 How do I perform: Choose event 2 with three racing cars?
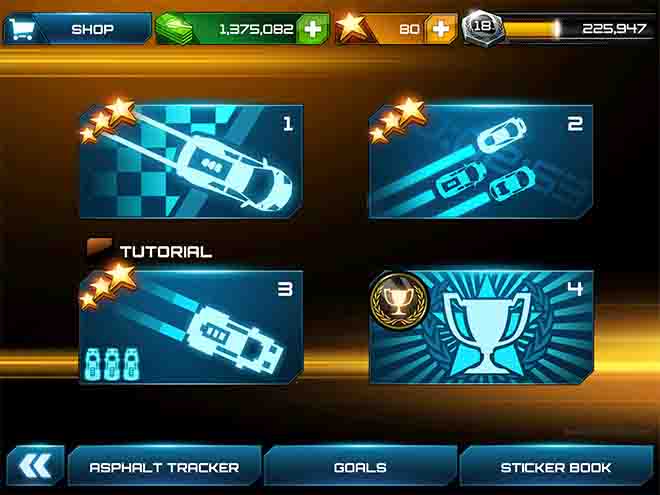coord(481,164)
